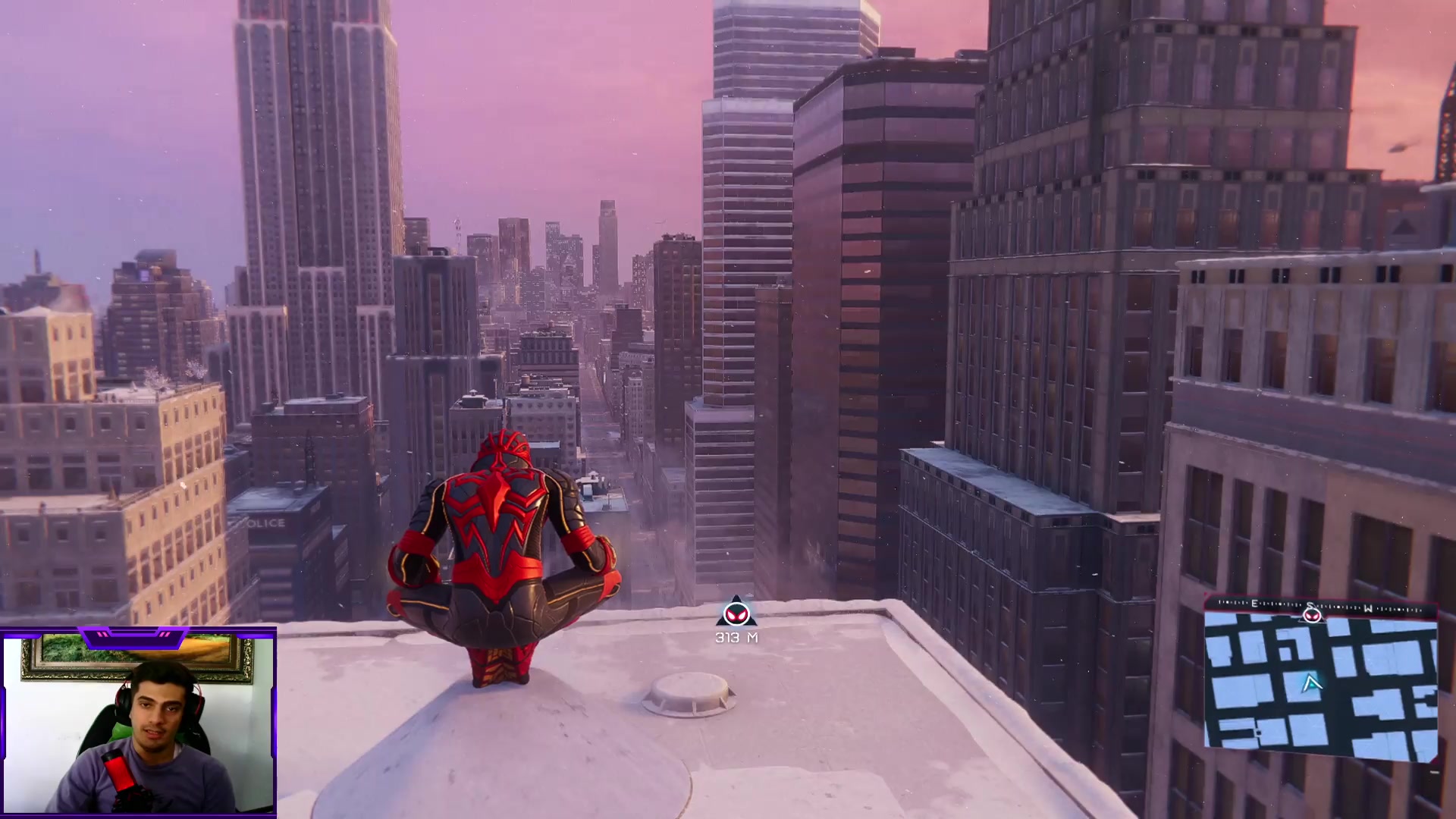
Task: Click the streamer webcam overlay
Action: [x=139, y=723]
